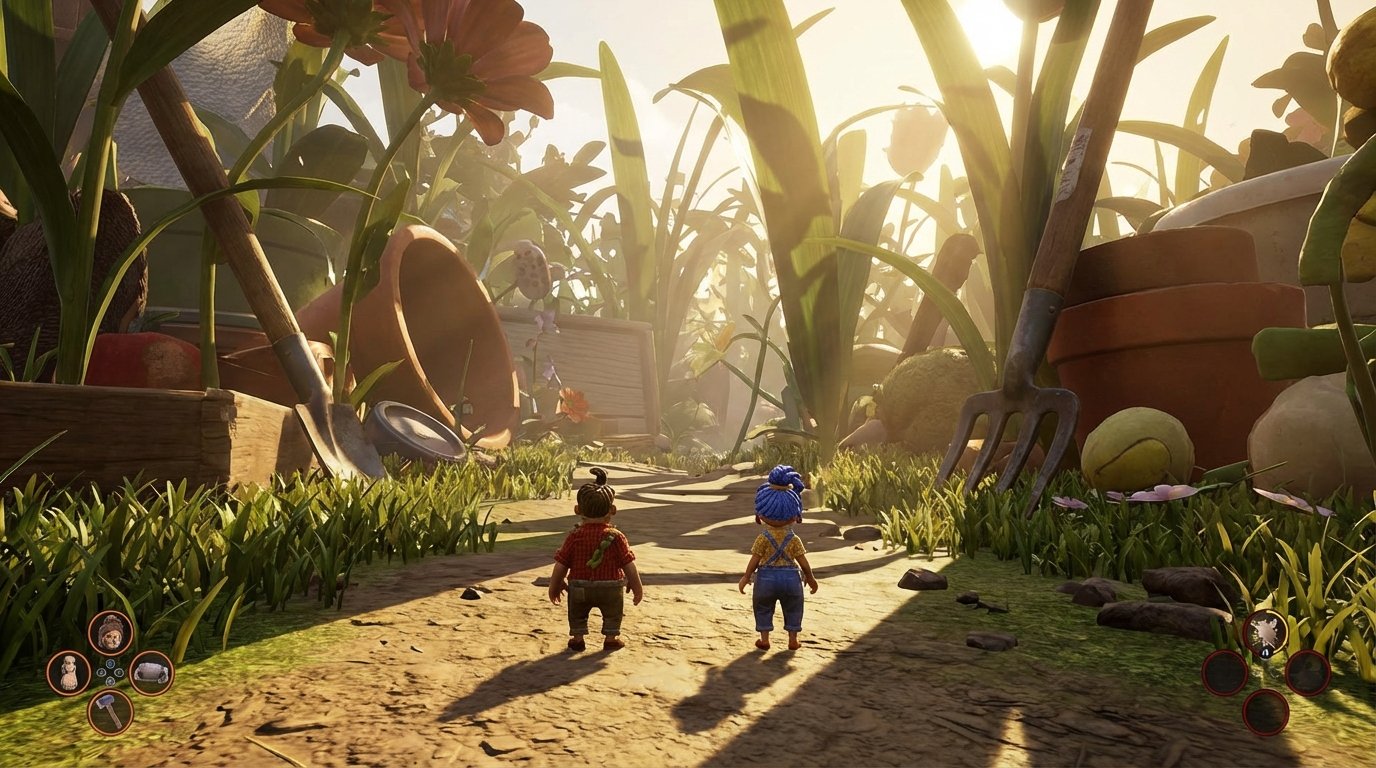Select the wooden figurine icon on the wheel
Screen dimensions: 1376x768
coord(68,671)
